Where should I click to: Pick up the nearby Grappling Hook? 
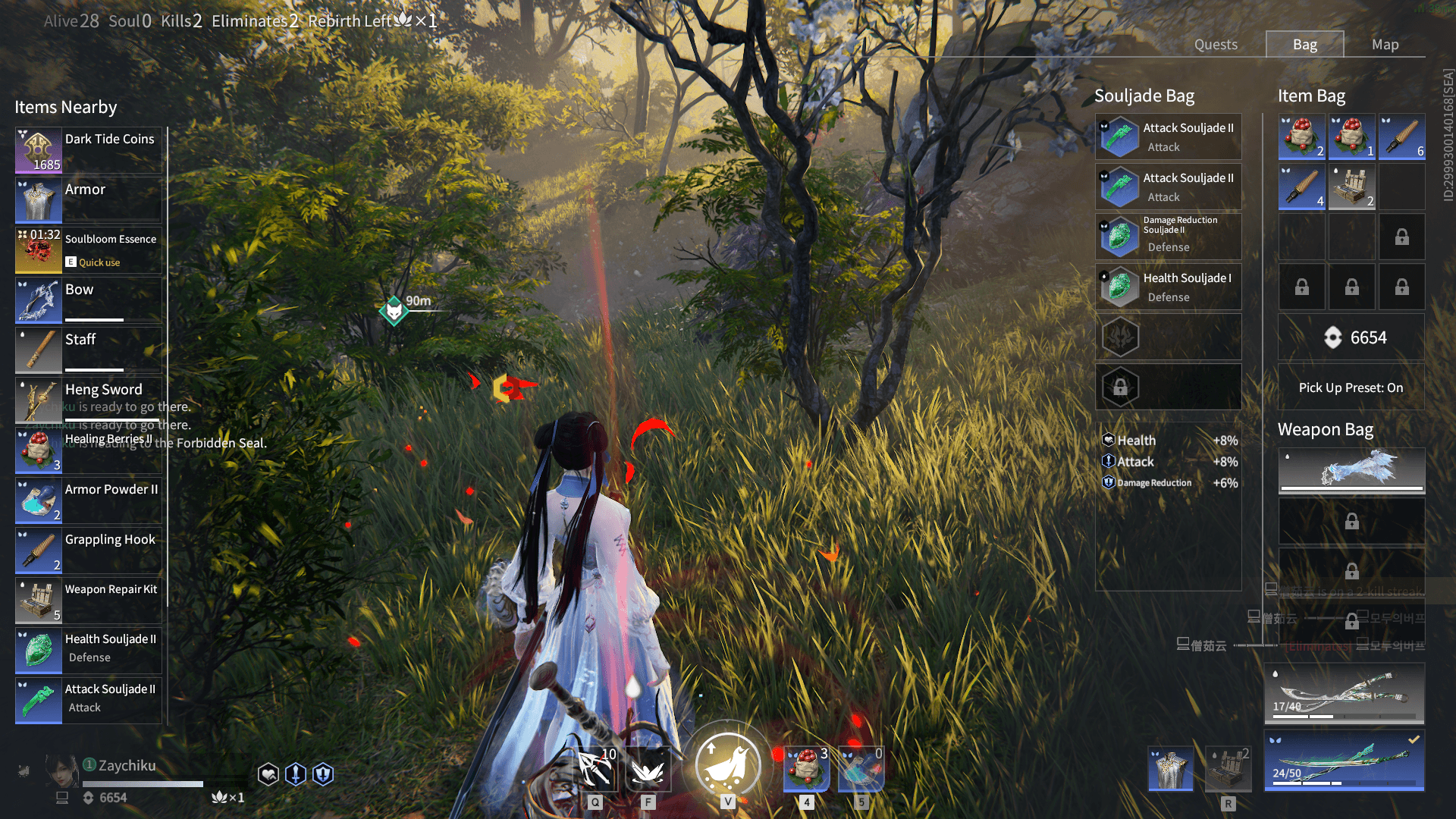[x=89, y=551]
